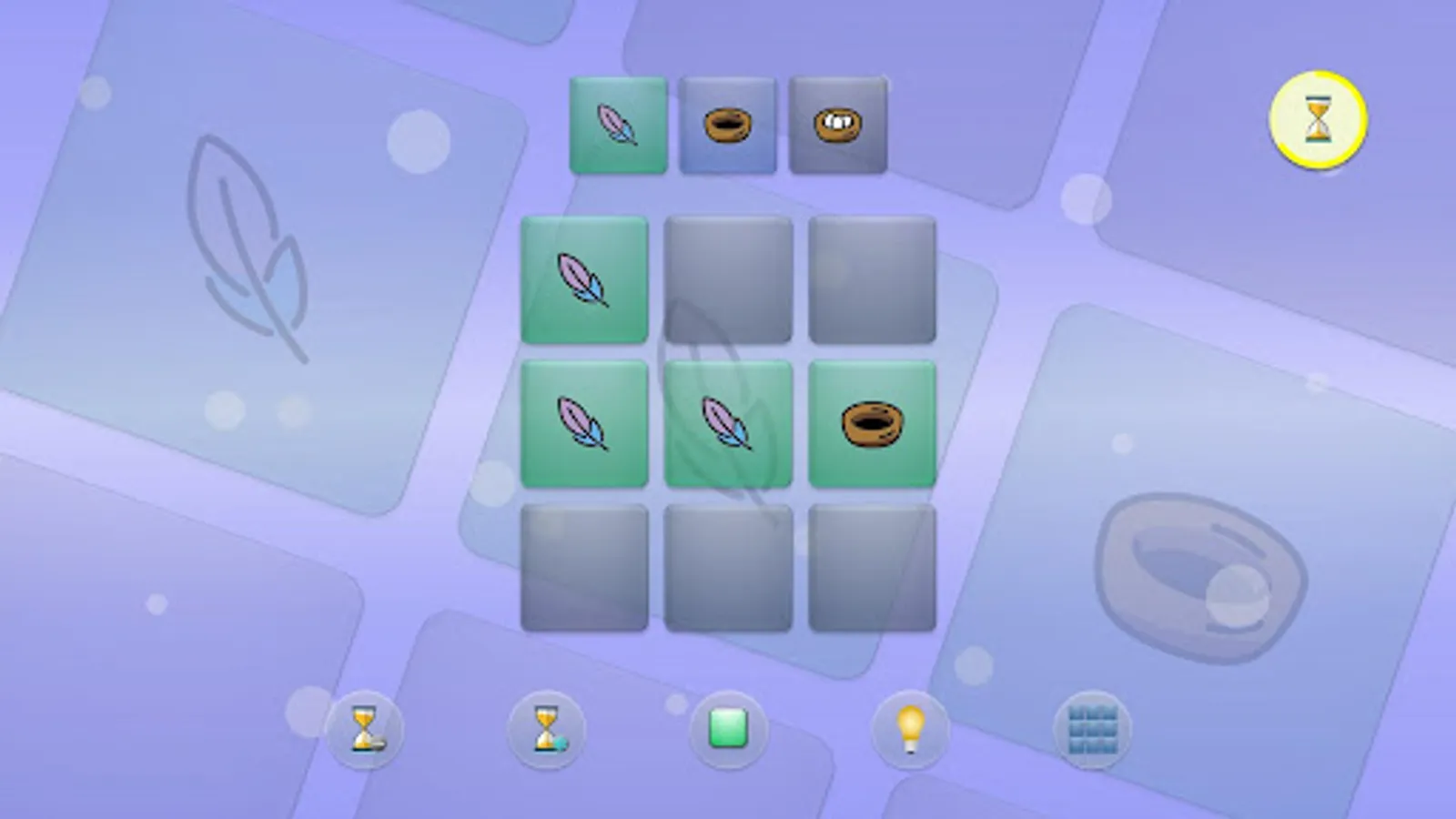Click the empty gray tile top-center of grid
This screenshot has width=1456, height=819.
728,279
